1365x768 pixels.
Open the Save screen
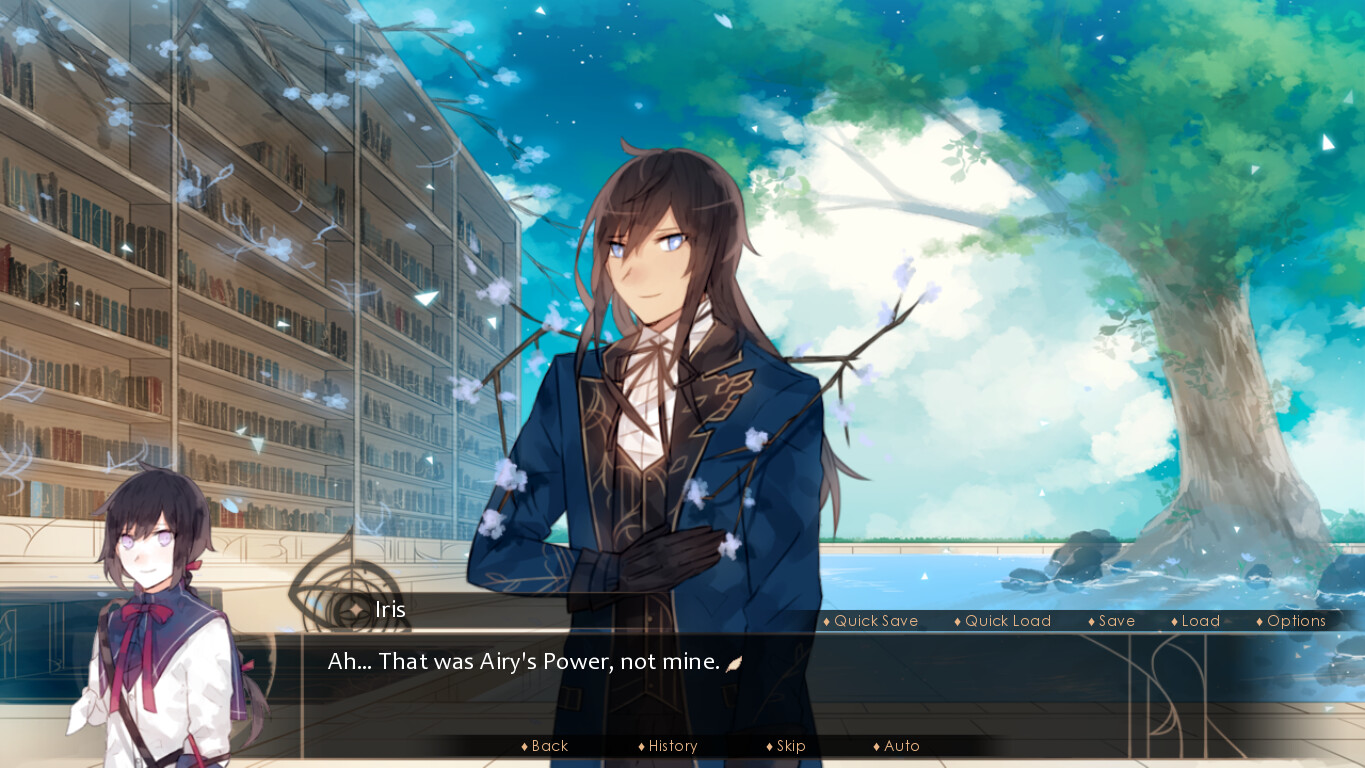coord(1116,620)
